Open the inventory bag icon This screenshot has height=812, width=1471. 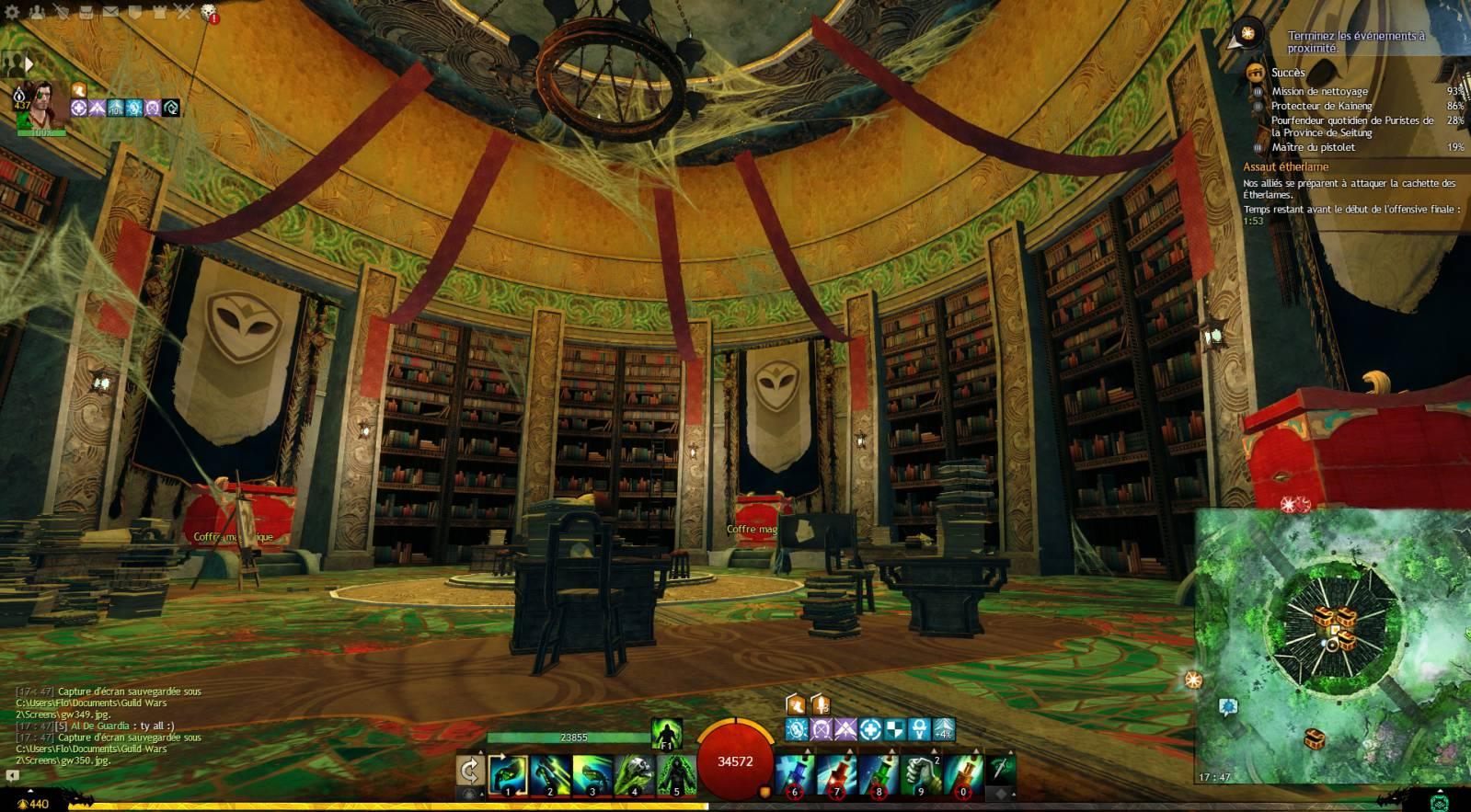tap(86, 12)
